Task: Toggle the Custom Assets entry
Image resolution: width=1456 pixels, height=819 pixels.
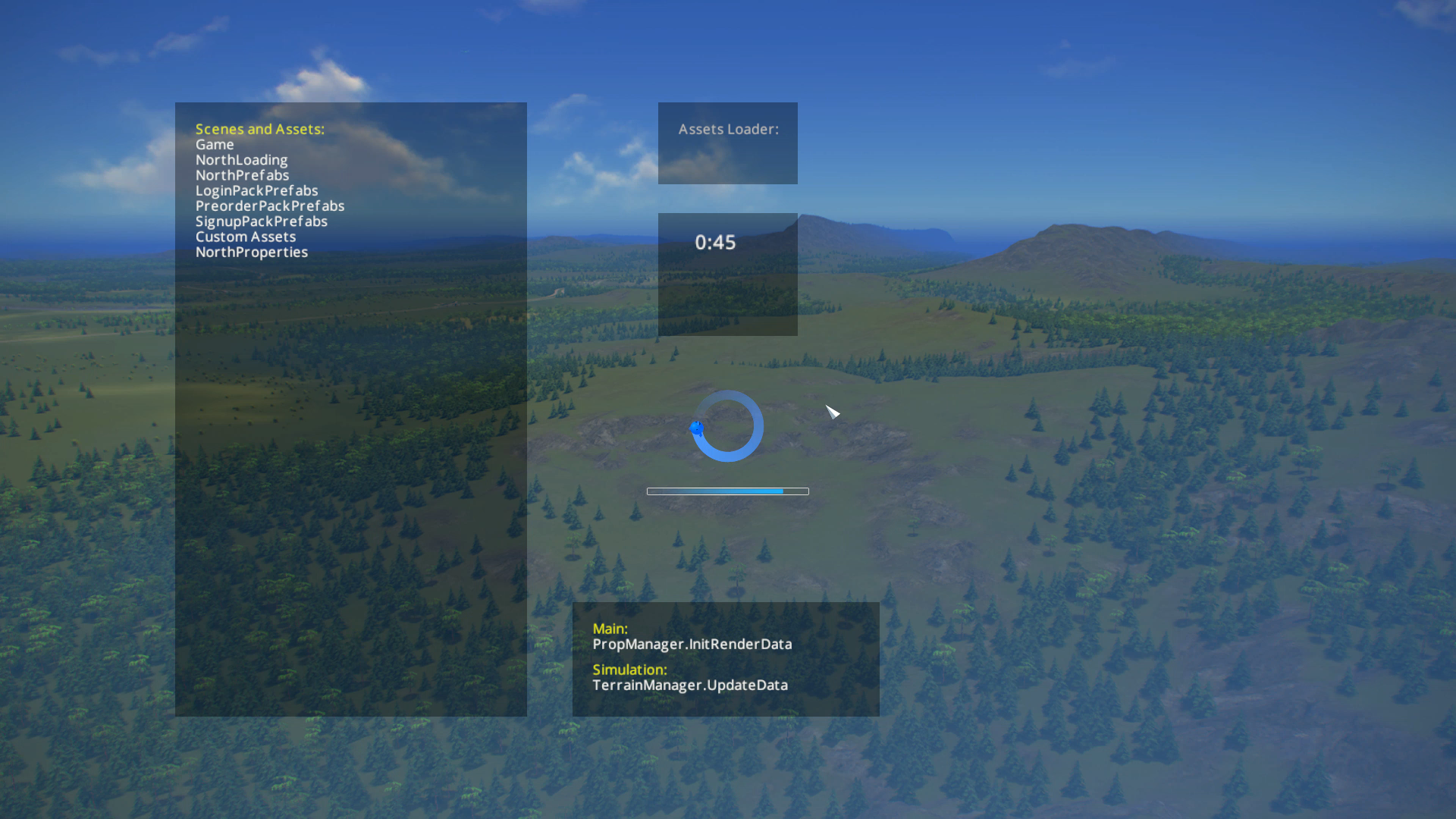Action: pos(246,237)
